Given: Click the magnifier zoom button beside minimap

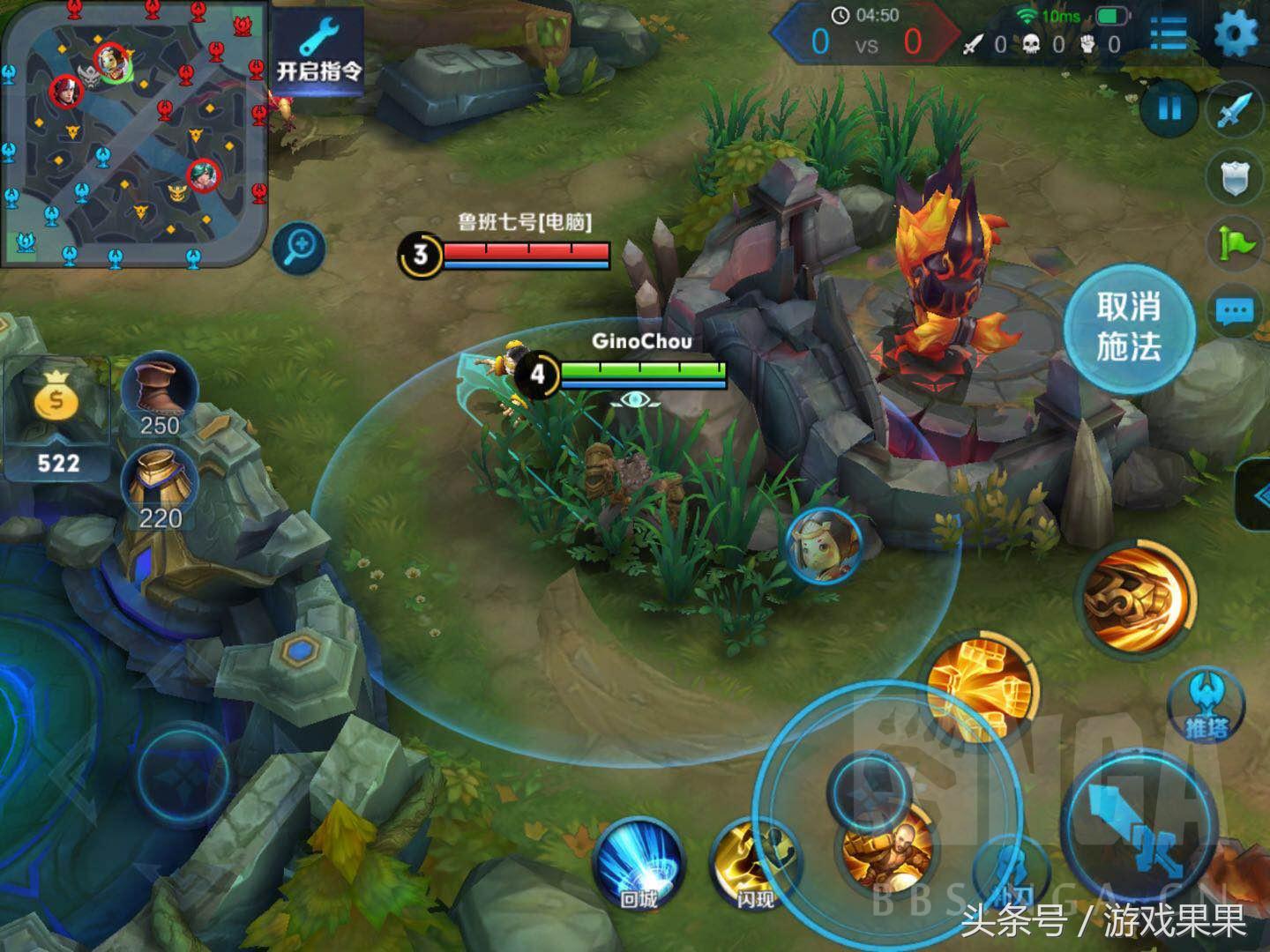Looking at the screenshot, I should (298, 249).
